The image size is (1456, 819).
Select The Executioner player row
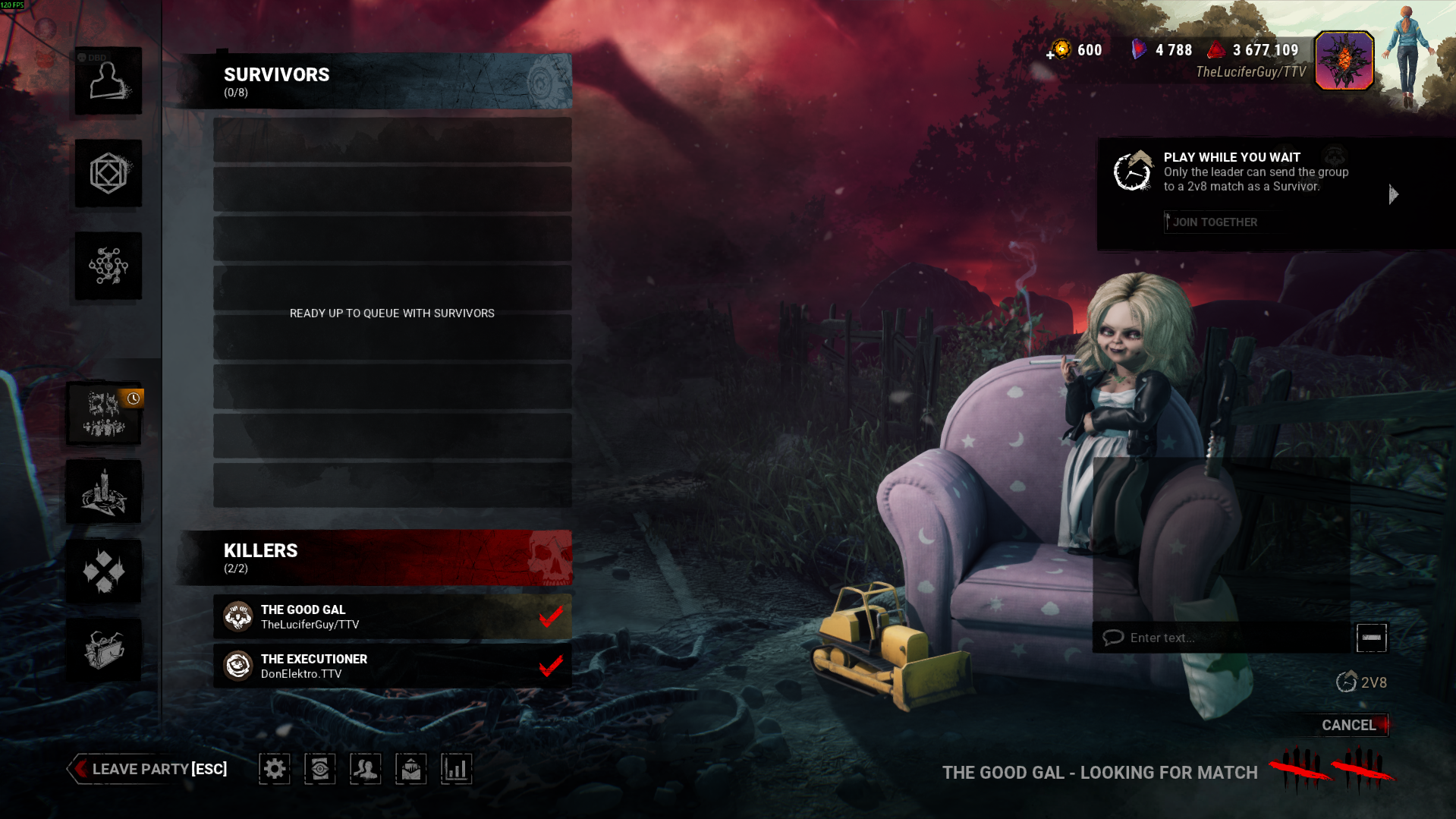point(392,666)
